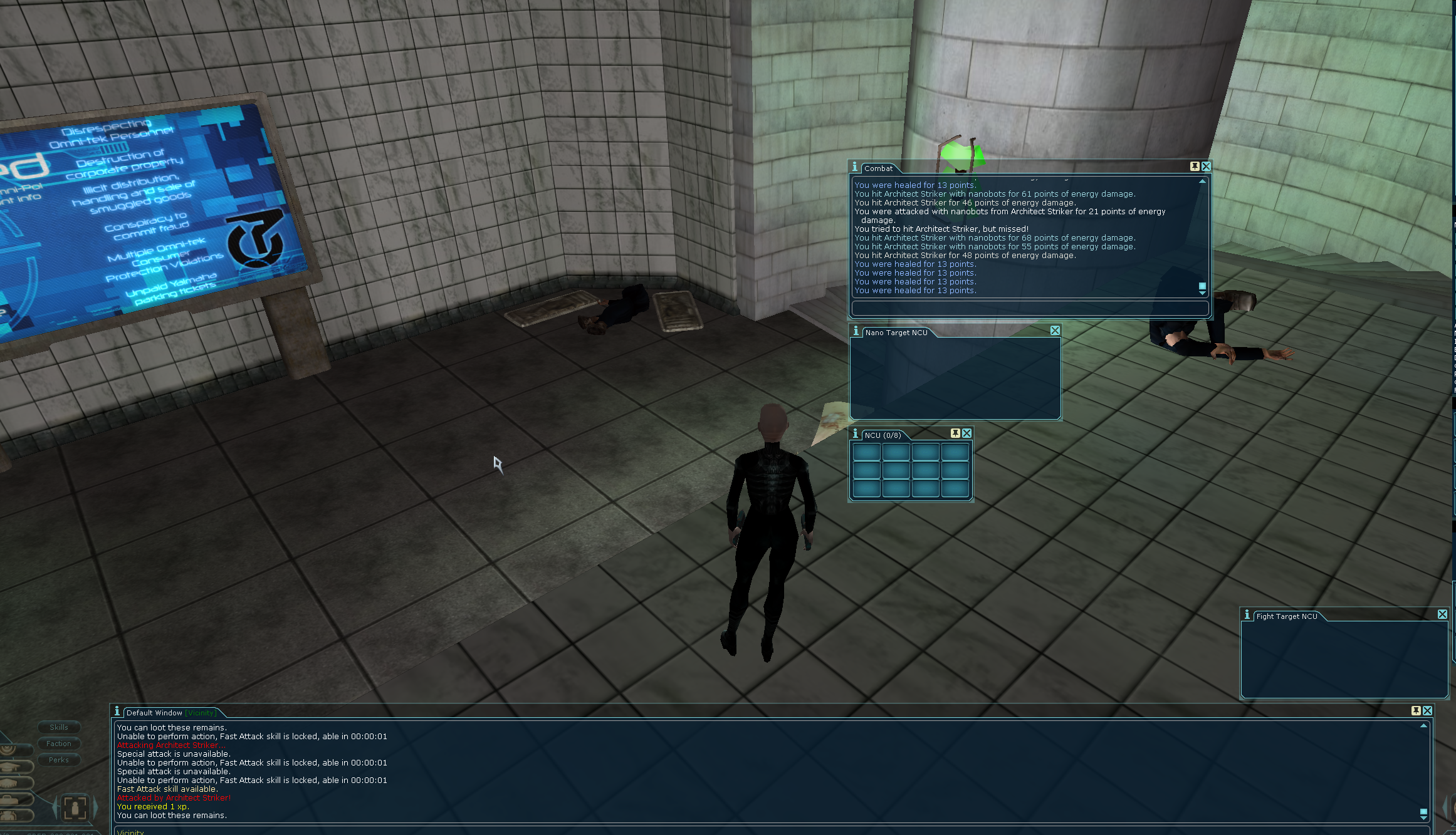This screenshot has height=835, width=1456.
Task: Click the Combat window text input field
Action: coord(1029,308)
